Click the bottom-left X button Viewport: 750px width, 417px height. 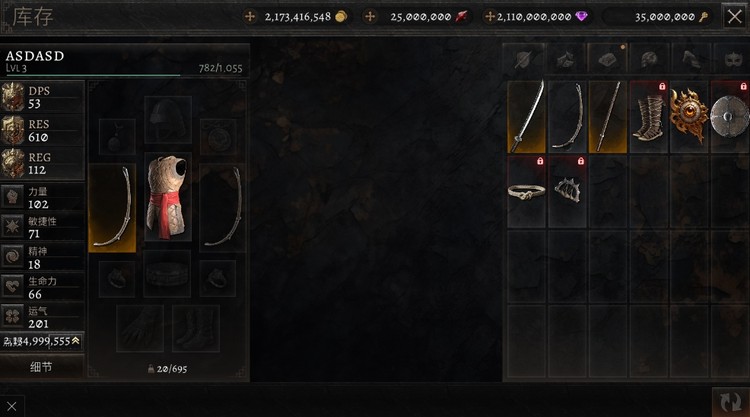point(10,407)
